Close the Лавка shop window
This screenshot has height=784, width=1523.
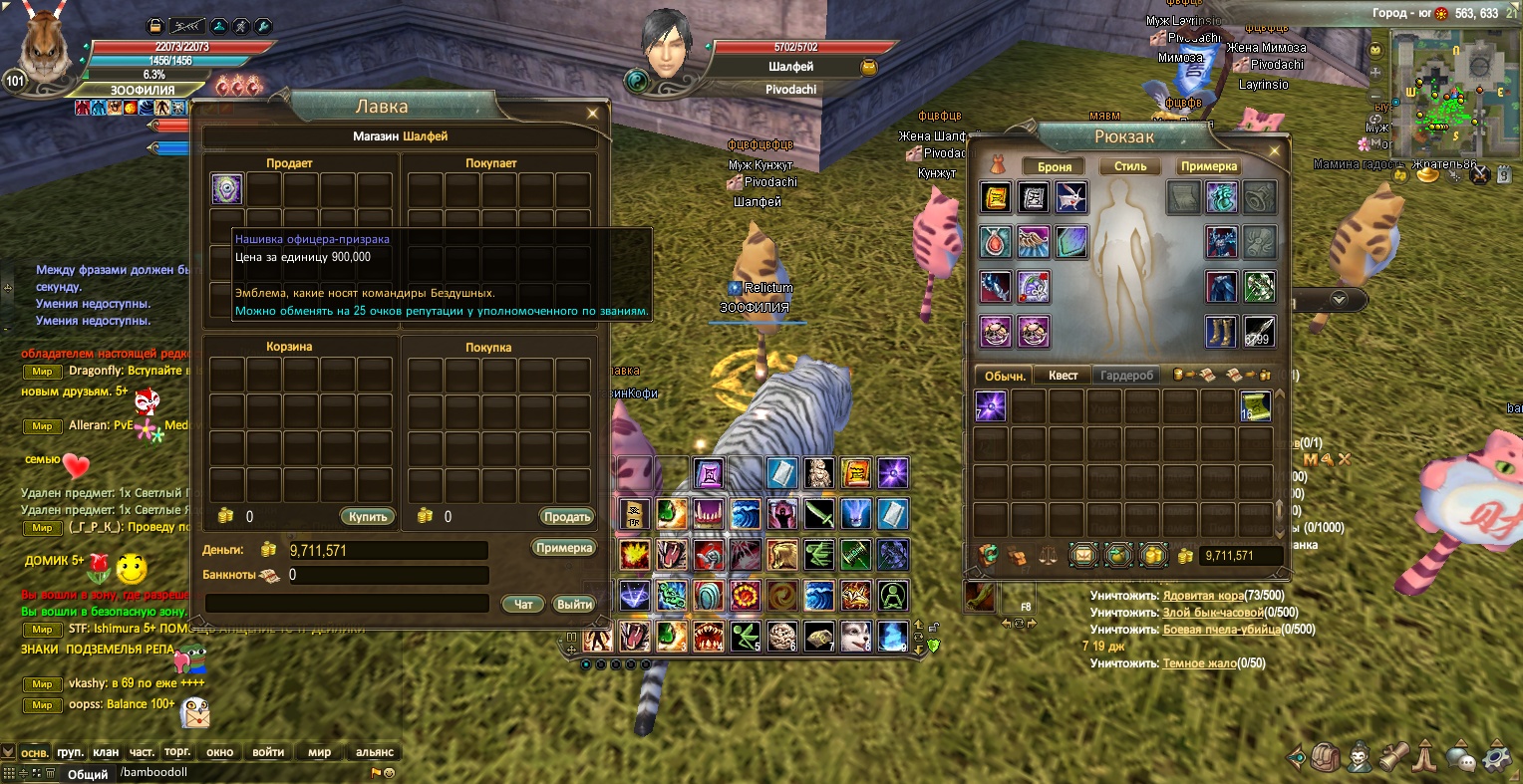(x=593, y=114)
